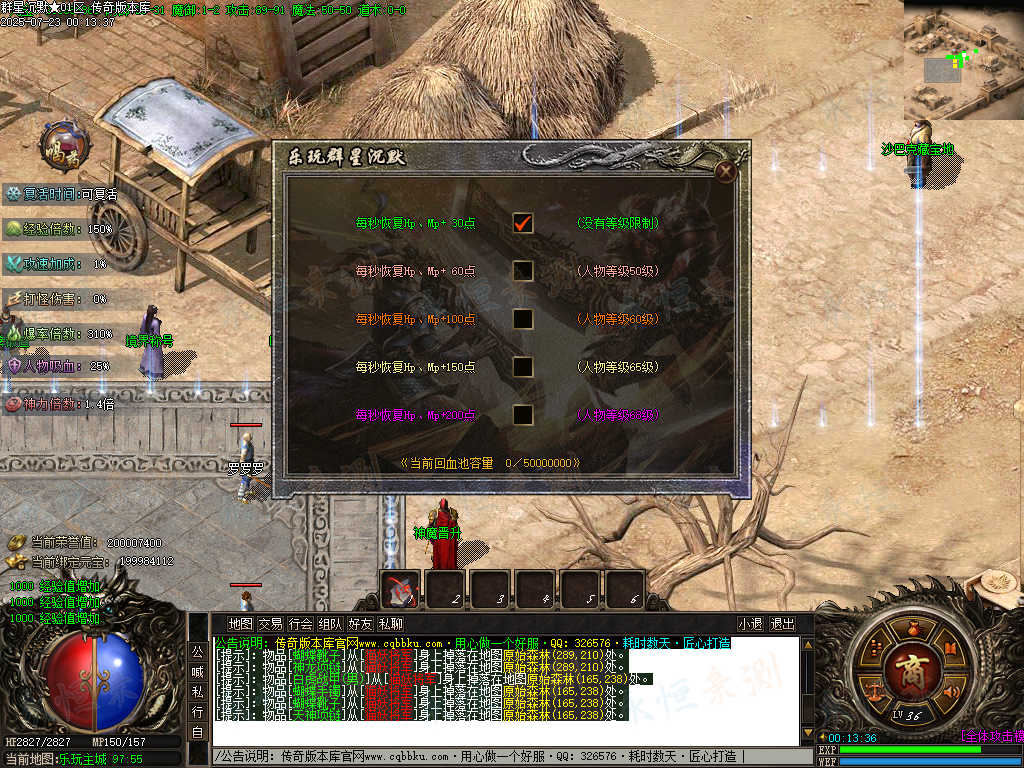Viewport: 1024px width, 768px height.
Task: Use the item in hotbar slot 1
Action: click(x=401, y=590)
